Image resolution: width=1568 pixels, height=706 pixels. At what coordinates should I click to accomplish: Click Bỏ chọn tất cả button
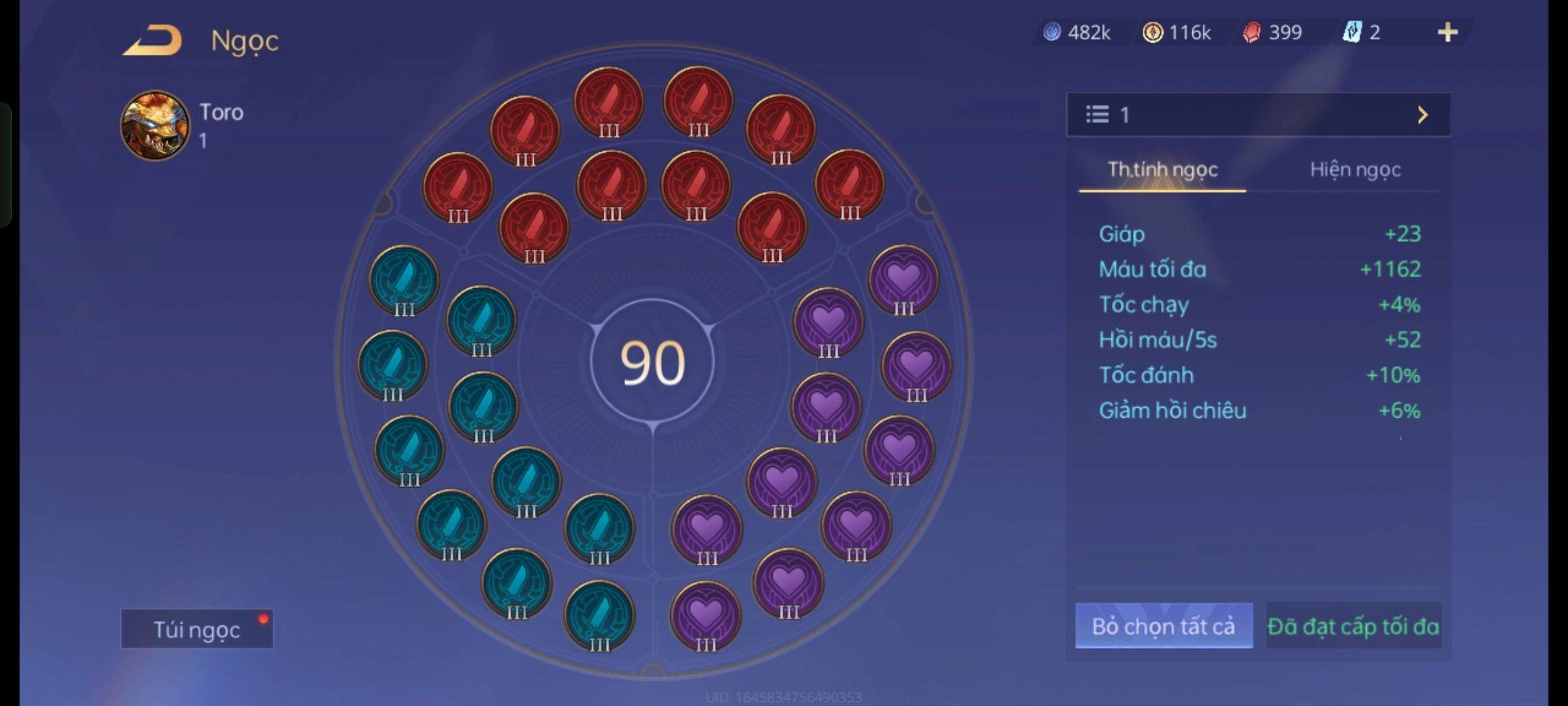[x=1164, y=626]
